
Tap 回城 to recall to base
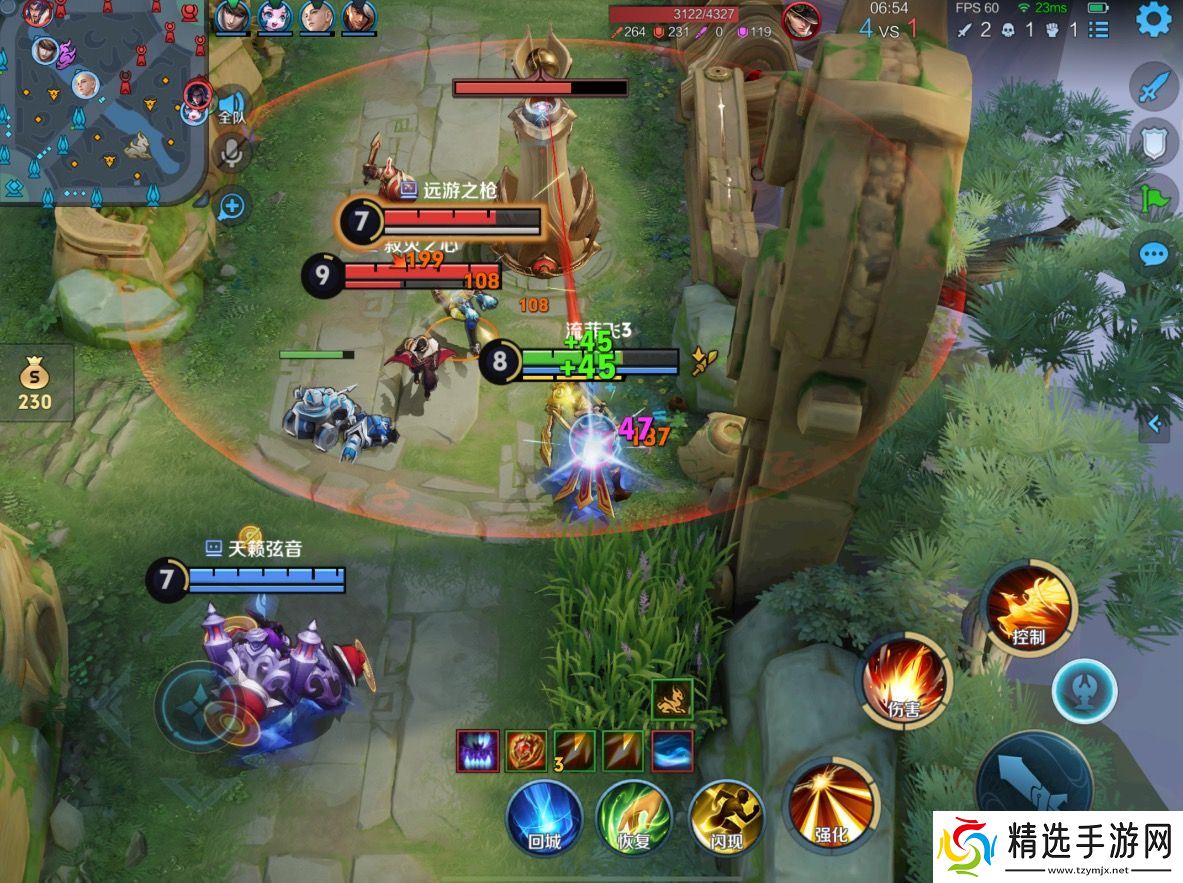(544, 817)
